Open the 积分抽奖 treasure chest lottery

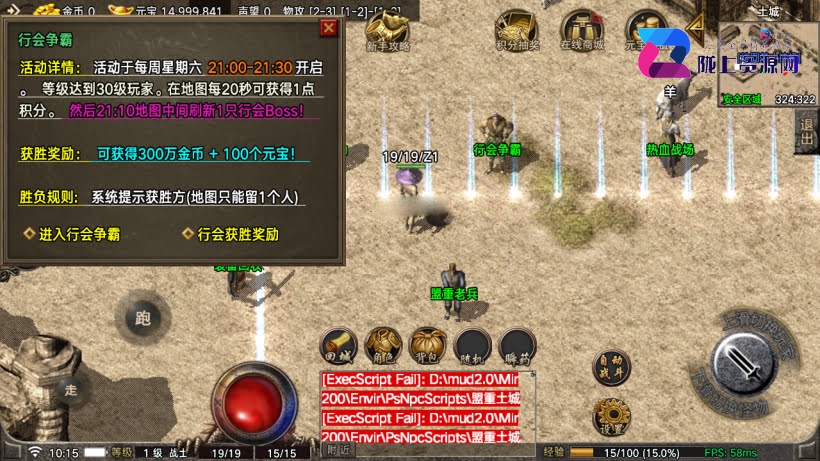(517, 32)
